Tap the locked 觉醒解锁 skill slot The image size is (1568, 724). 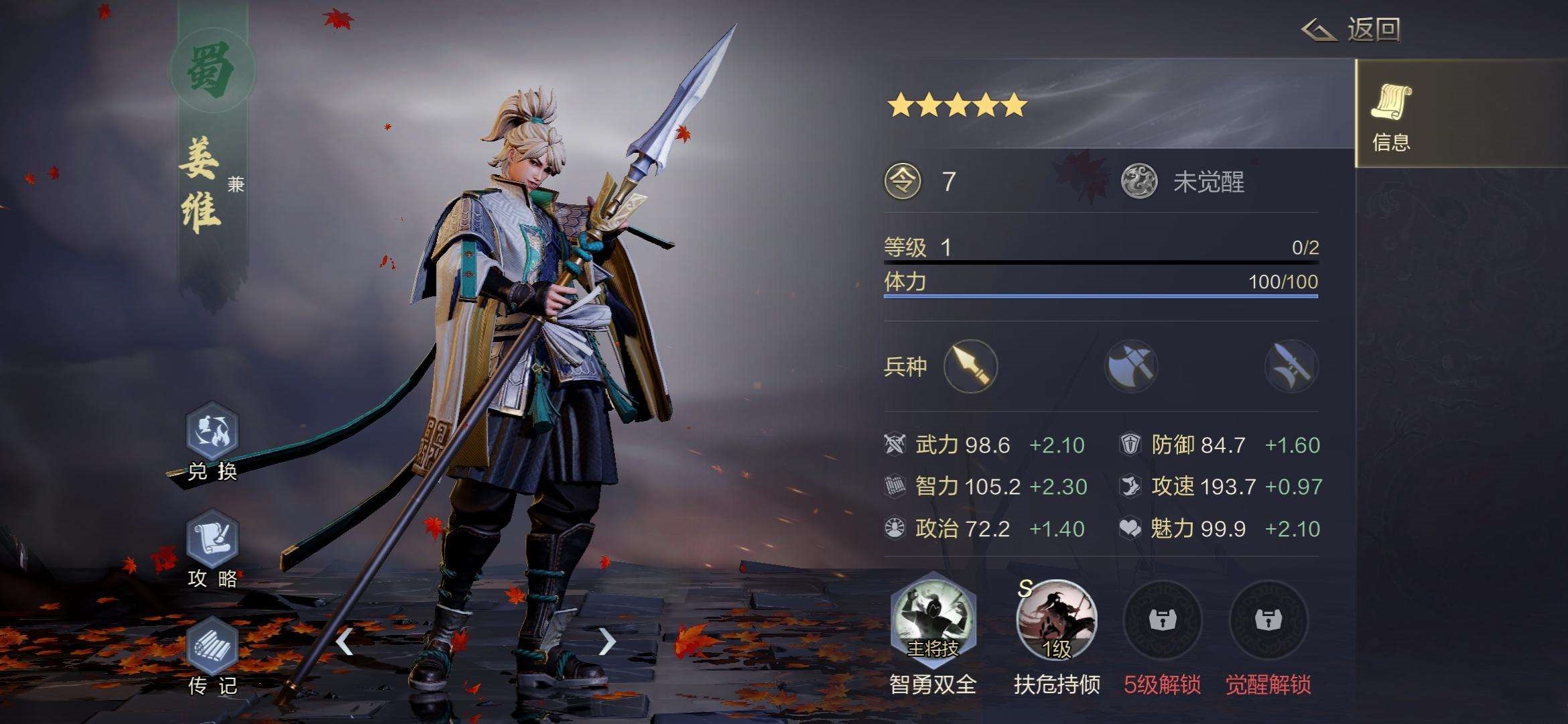point(1268,620)
